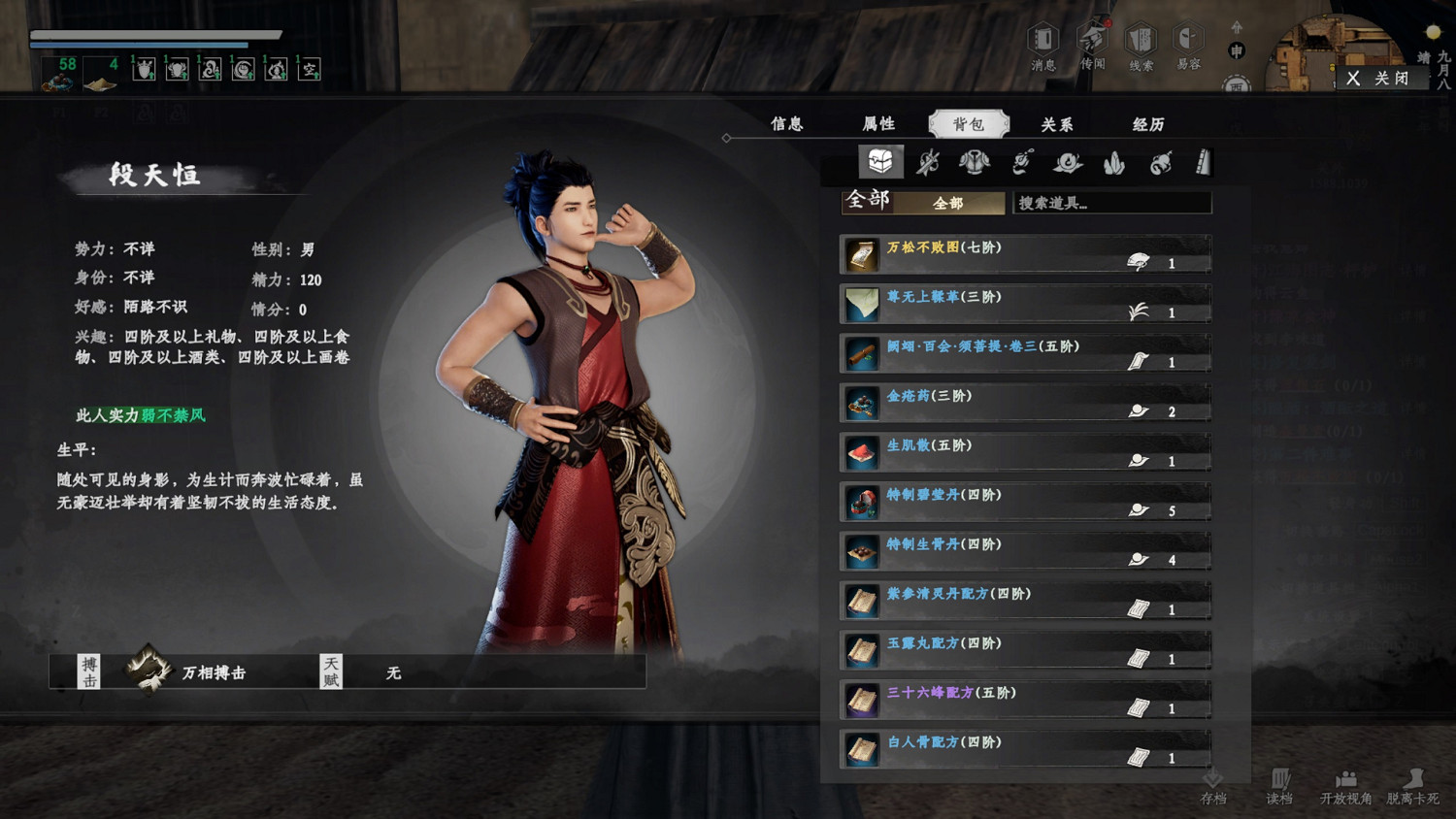Select the 金疮药 (三阶) item row
Viewport: 1456px width, 819px height.
[x=1025, y=403]
